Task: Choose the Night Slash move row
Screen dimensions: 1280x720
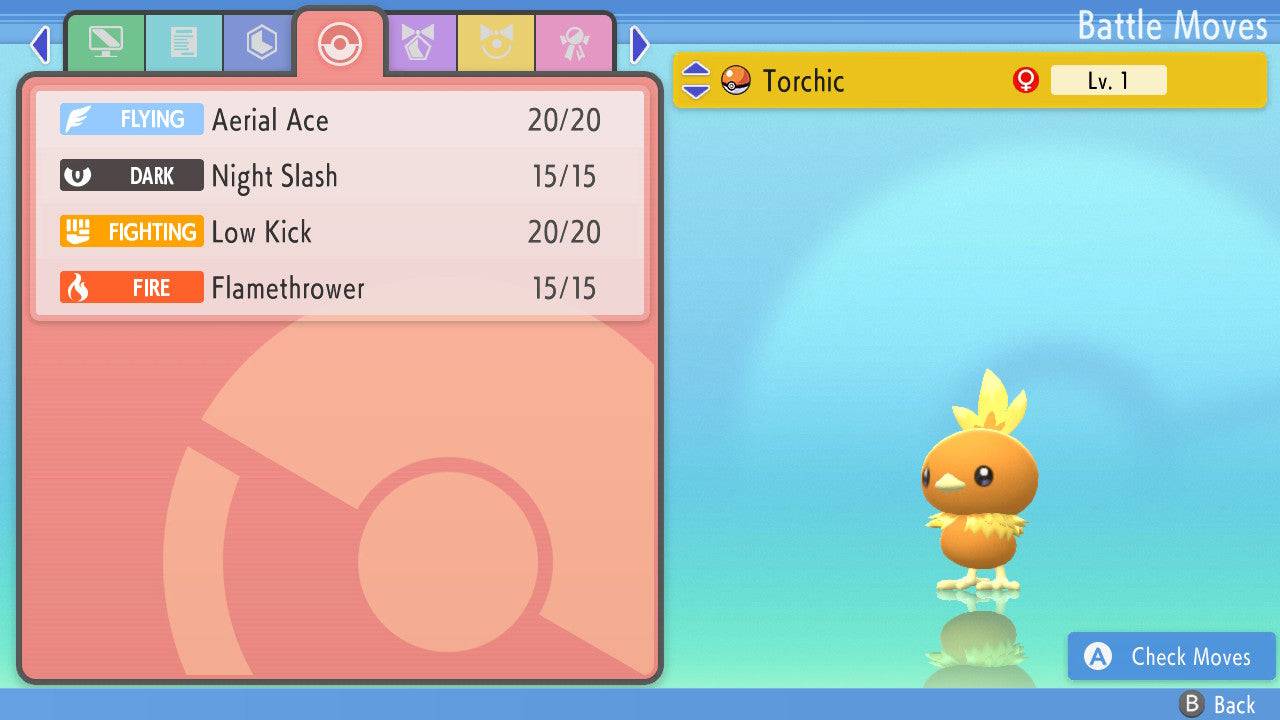Action: pos(340,176)
